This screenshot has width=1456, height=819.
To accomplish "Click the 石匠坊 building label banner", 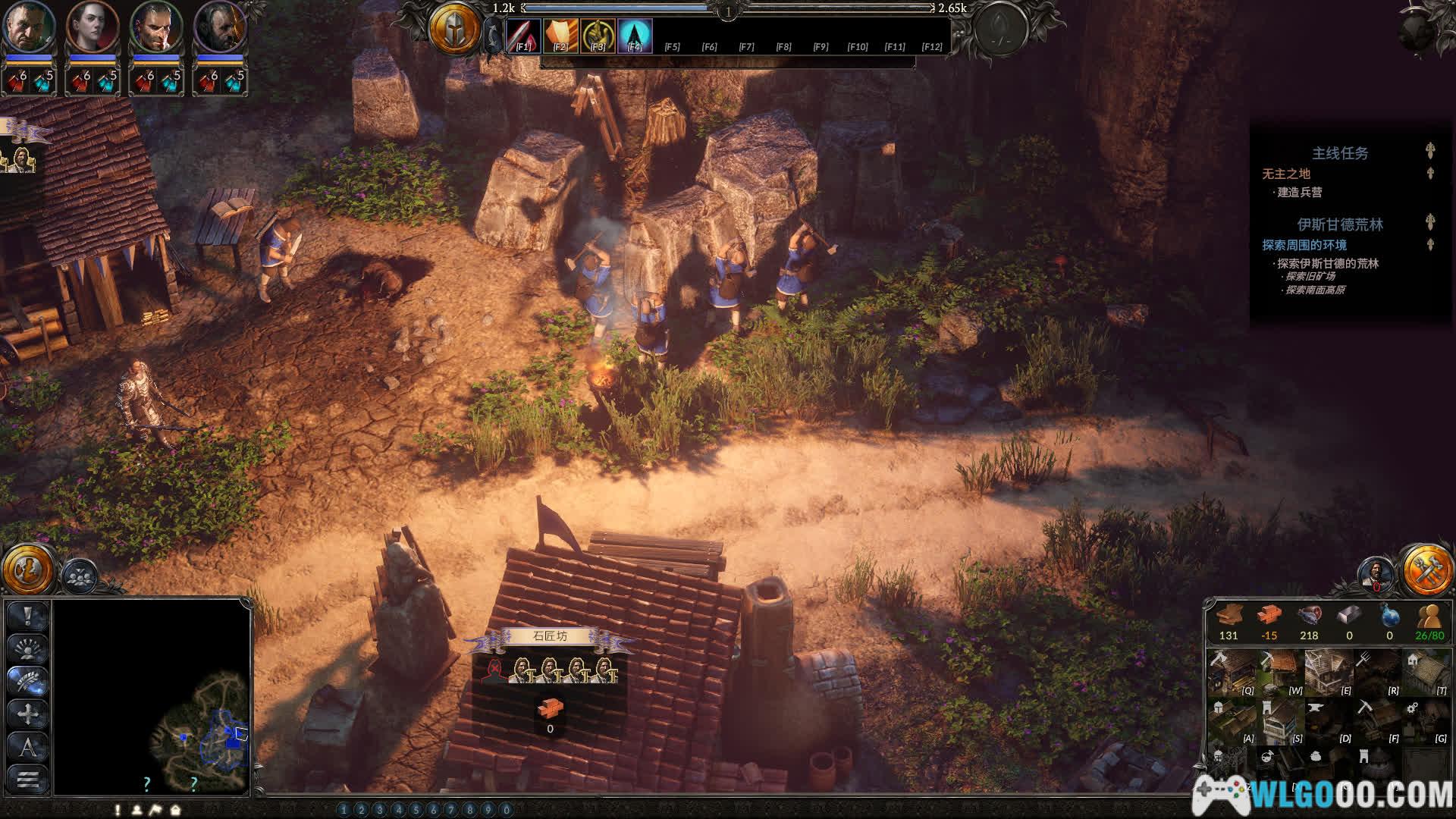I will coord(550,637).
